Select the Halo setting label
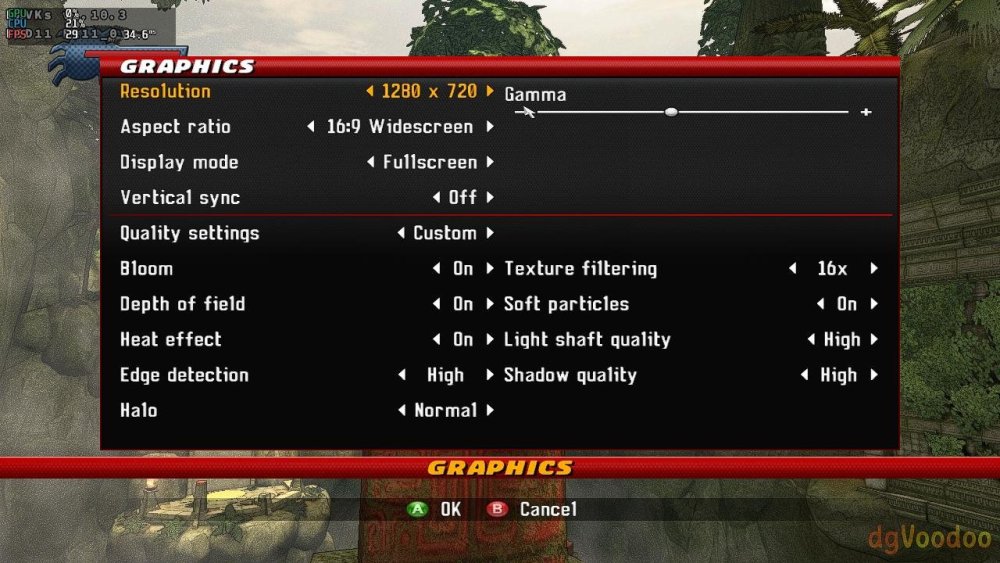 139,410
